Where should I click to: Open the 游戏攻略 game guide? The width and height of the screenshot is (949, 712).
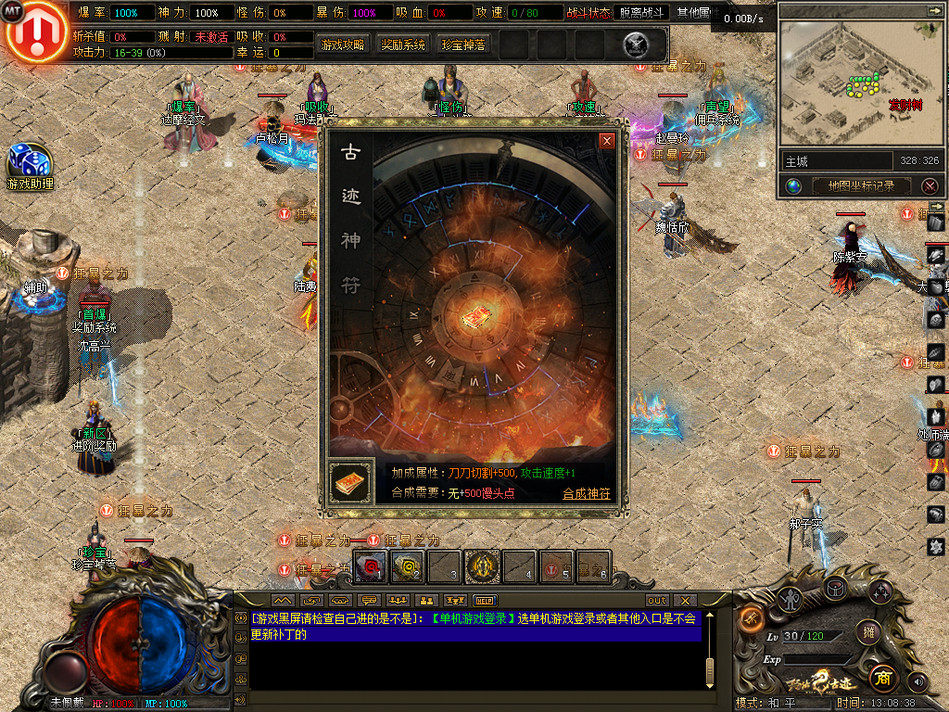[x=344, y=45]
